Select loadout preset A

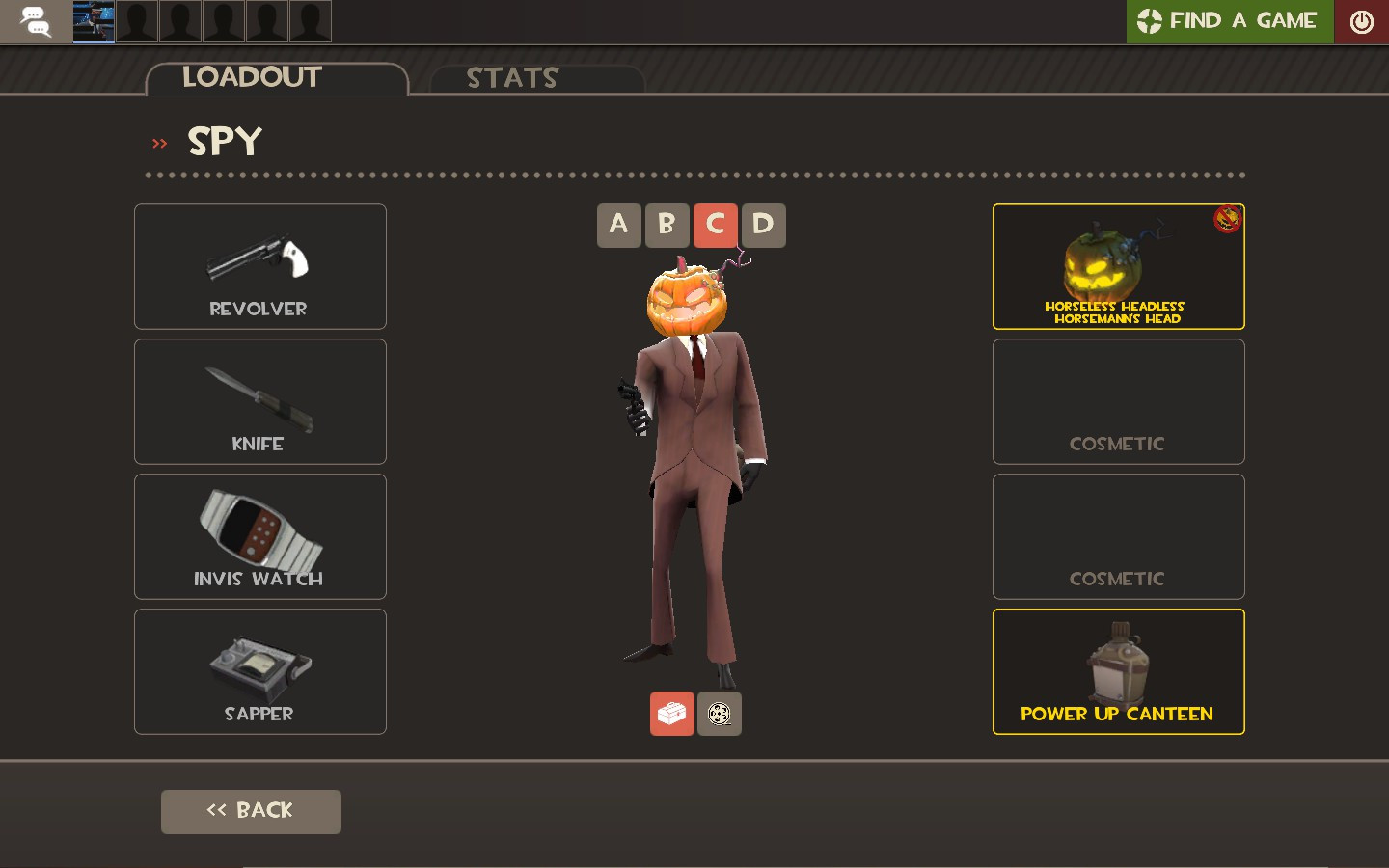click(x=618, y=225)
